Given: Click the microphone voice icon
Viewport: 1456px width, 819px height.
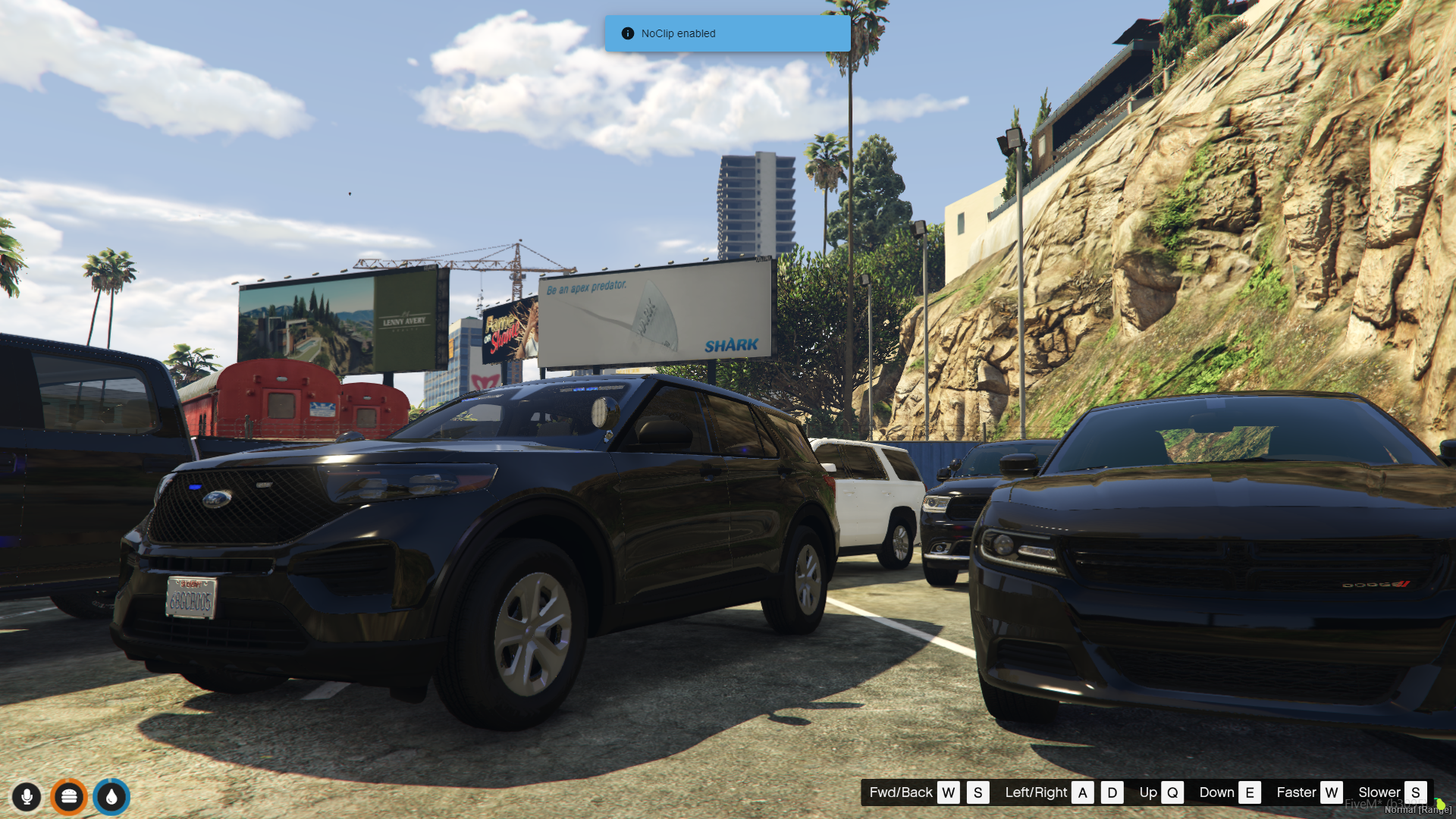Looking at the screenshot, I should [x=27, y=797].
